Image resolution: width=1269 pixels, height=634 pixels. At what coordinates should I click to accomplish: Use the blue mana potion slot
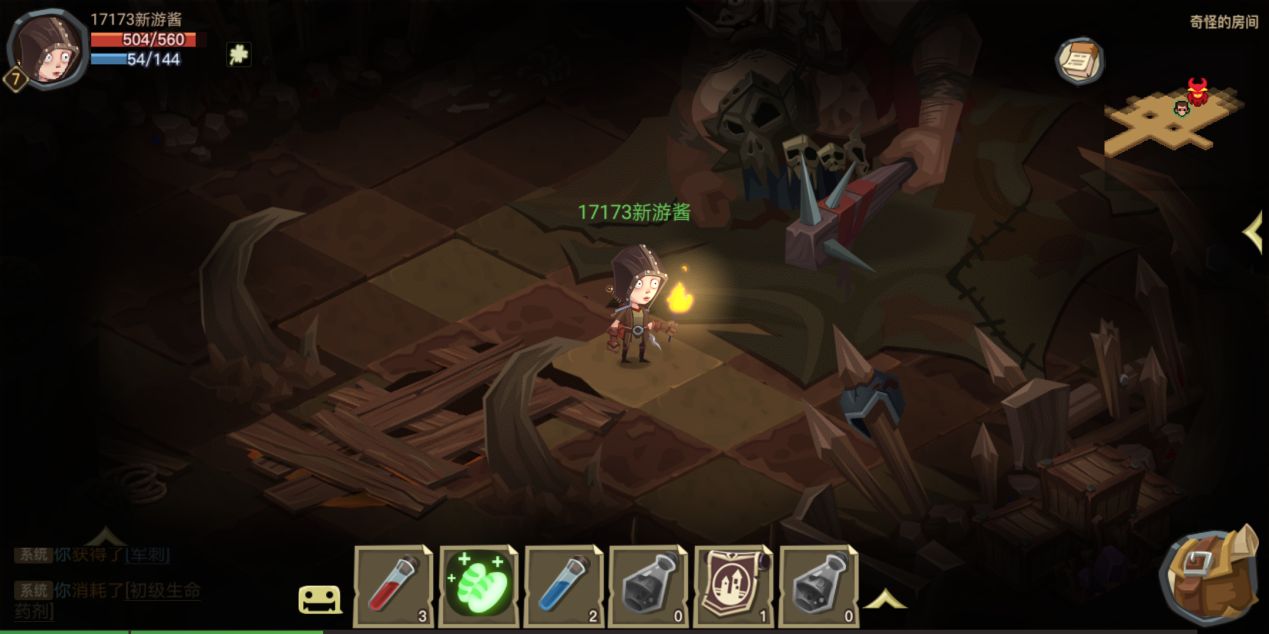563,585
